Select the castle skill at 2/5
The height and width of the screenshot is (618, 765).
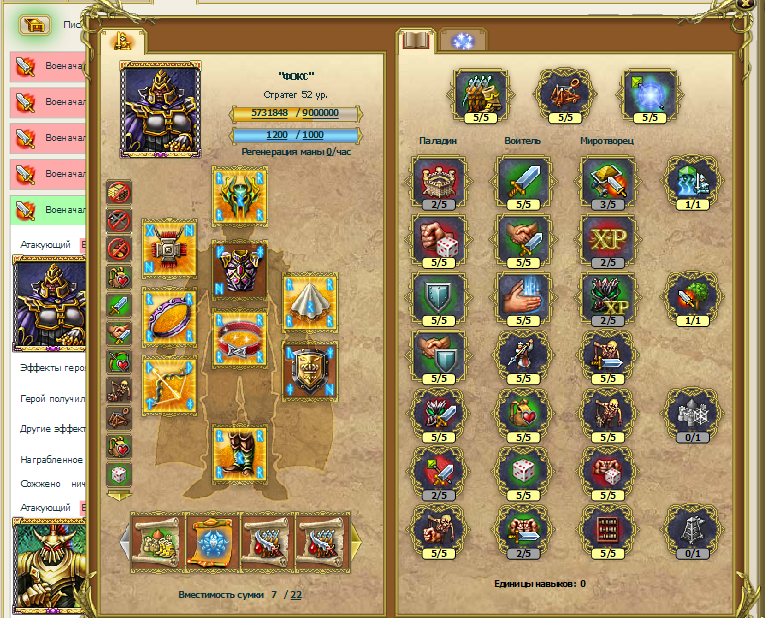tap(436, 183)
